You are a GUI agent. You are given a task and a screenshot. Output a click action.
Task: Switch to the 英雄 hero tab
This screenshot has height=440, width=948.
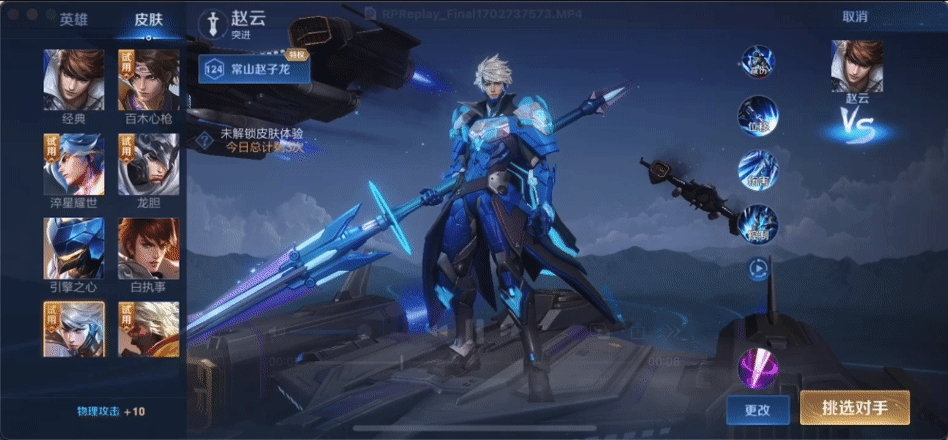(73, 19)
